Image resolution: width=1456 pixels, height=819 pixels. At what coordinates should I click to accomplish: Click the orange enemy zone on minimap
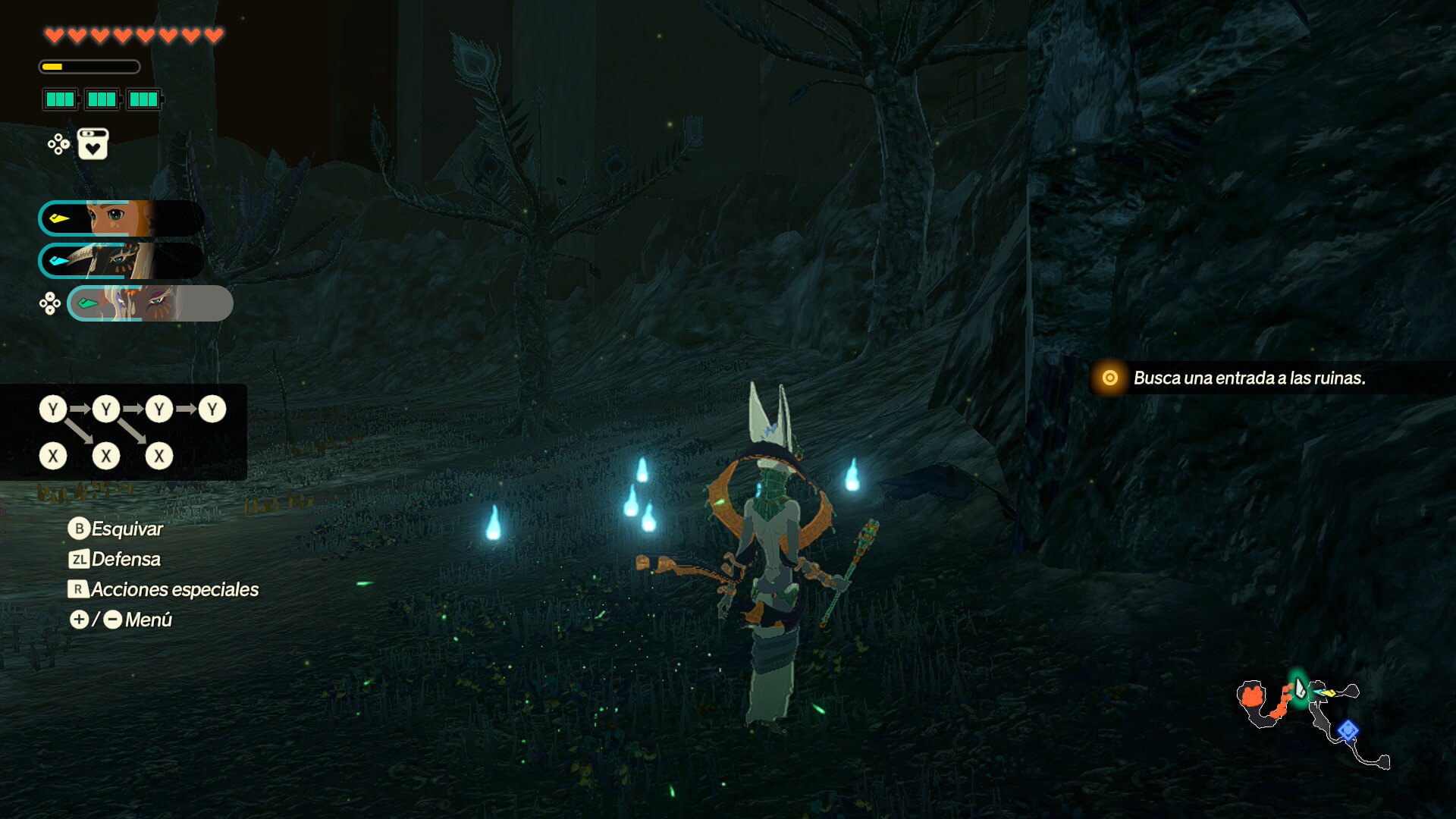[x=1253, y=695]
